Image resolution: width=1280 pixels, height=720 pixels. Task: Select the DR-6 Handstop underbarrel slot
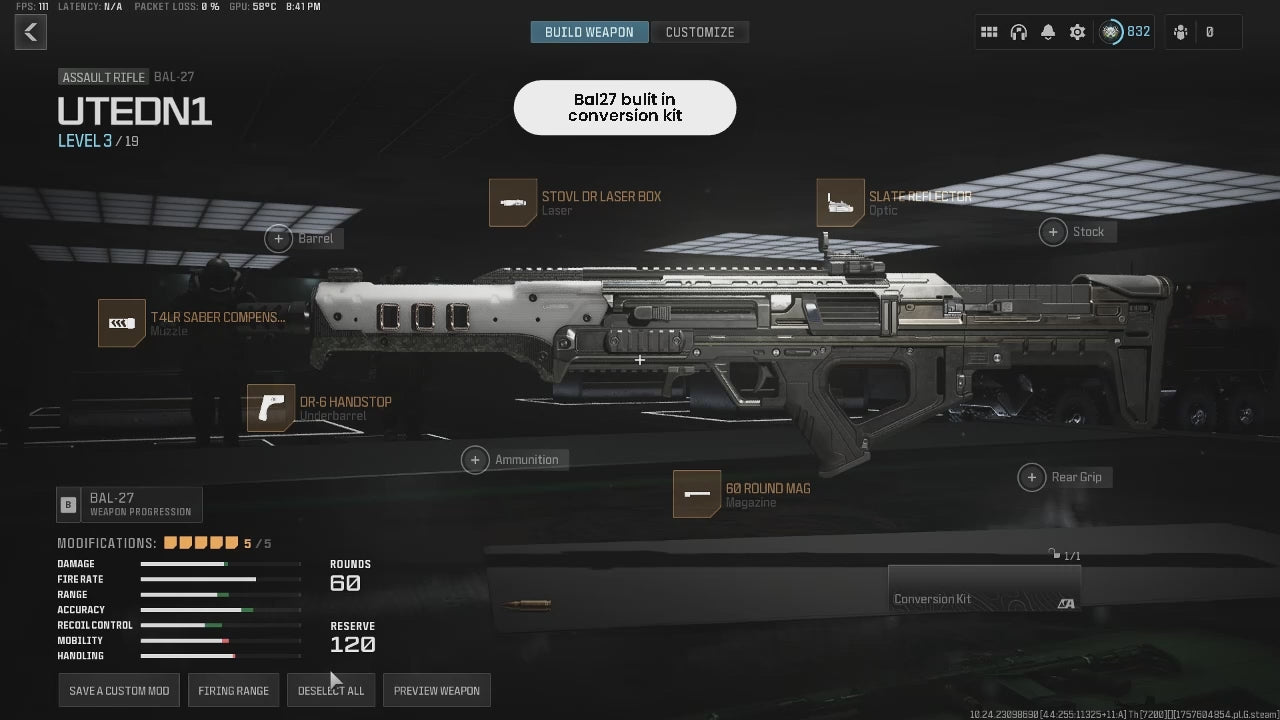(x=271, y=408)
